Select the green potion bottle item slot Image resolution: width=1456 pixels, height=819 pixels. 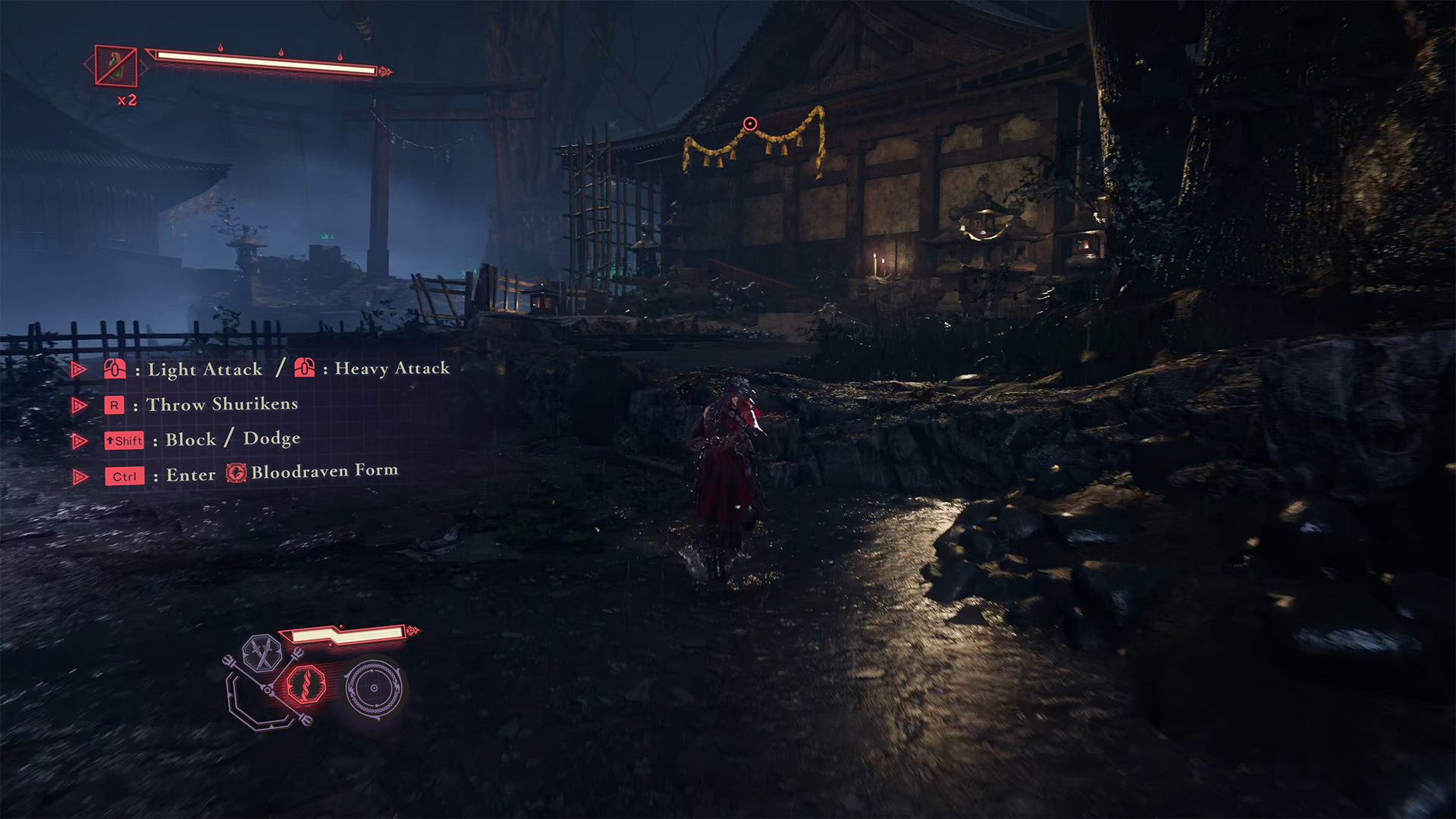[116, 66]
